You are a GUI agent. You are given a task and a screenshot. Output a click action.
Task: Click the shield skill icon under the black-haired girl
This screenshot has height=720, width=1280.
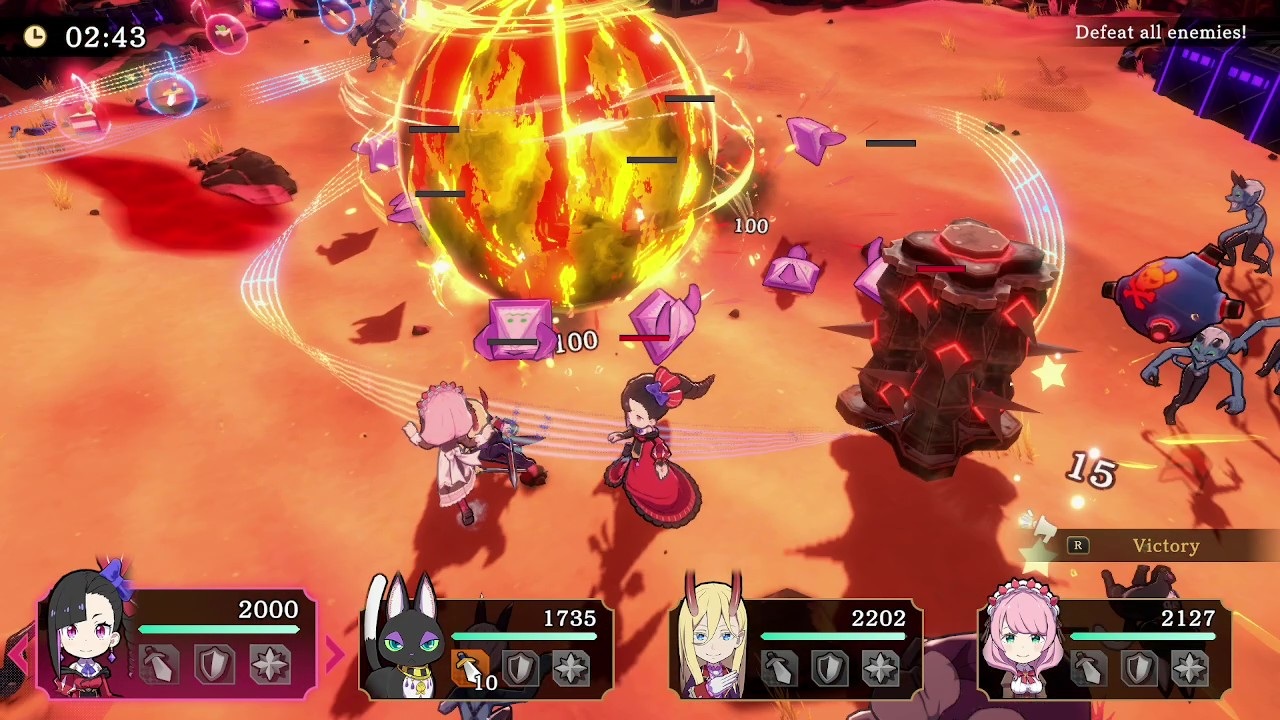pos(214,663)
